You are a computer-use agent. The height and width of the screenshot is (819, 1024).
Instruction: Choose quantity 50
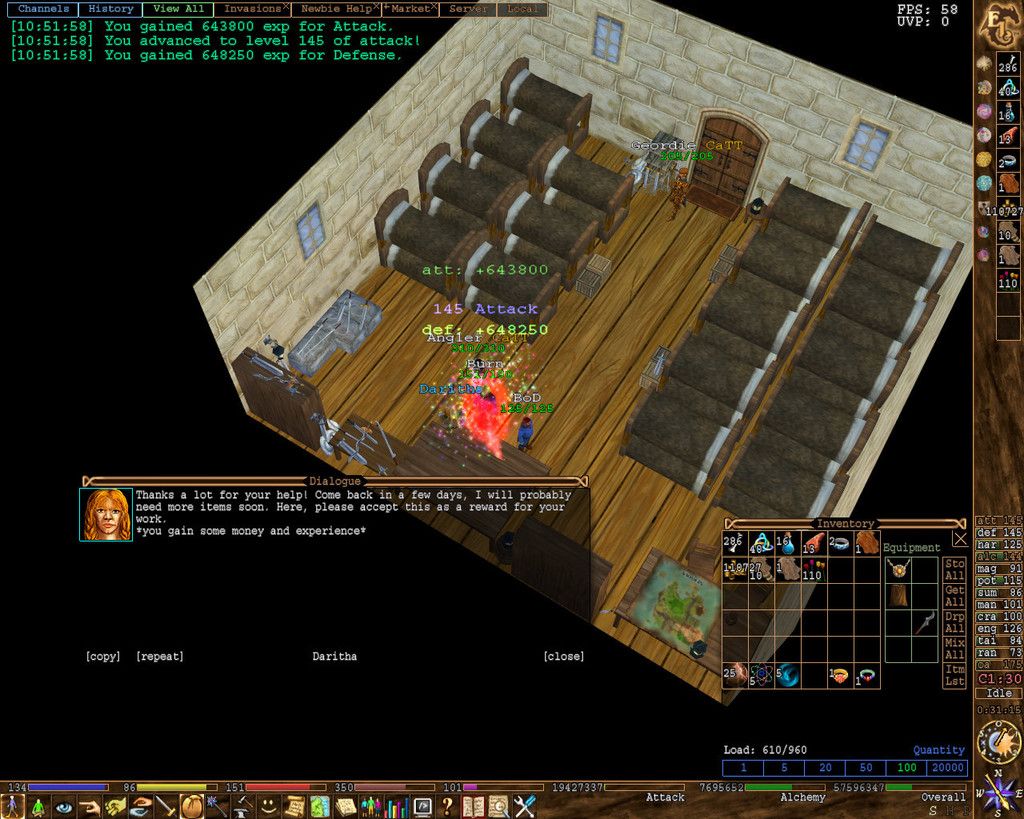pyautogui.click(x=867, y=768)
